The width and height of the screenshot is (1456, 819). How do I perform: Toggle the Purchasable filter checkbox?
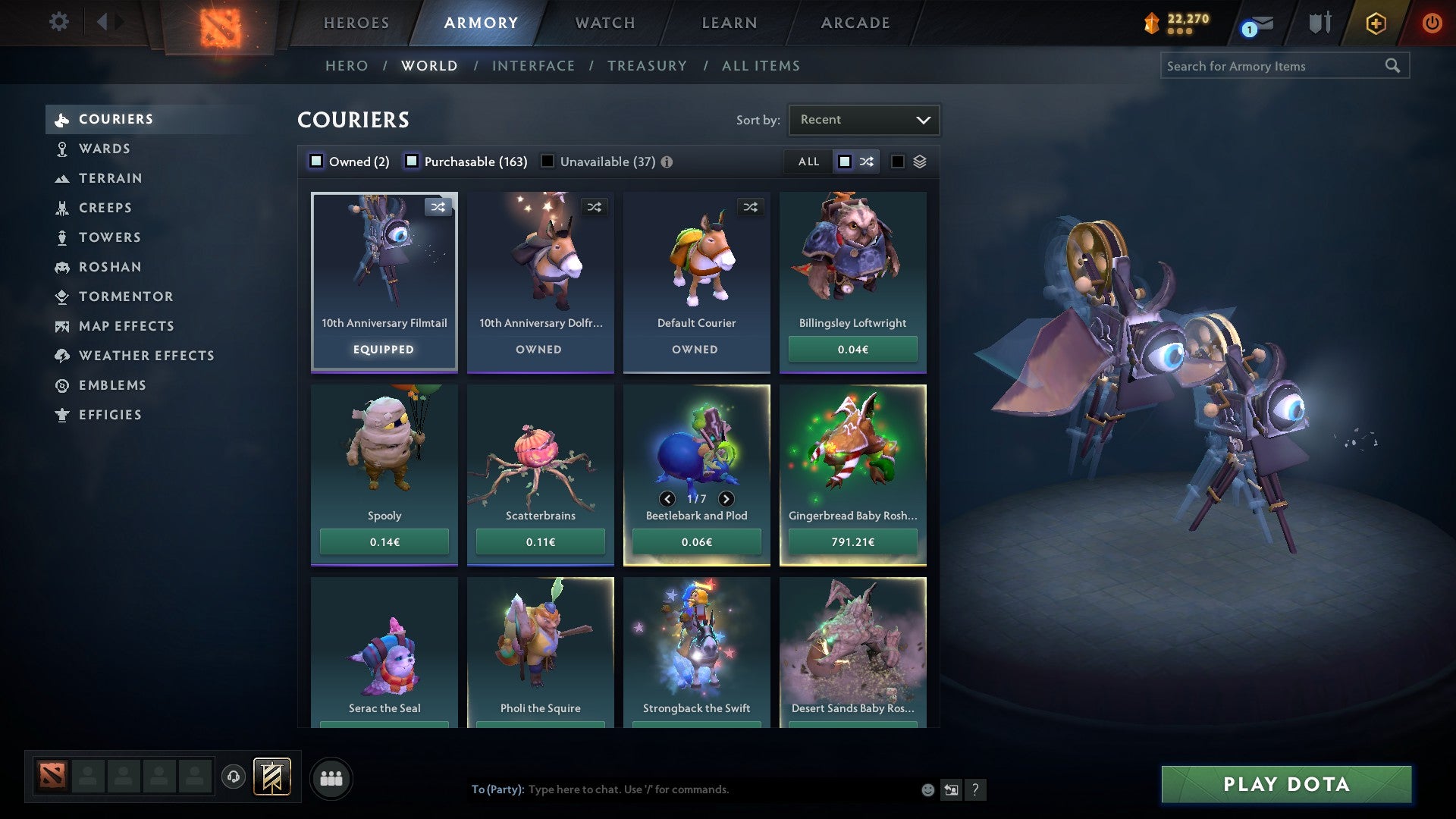click(x=413, y=161)
